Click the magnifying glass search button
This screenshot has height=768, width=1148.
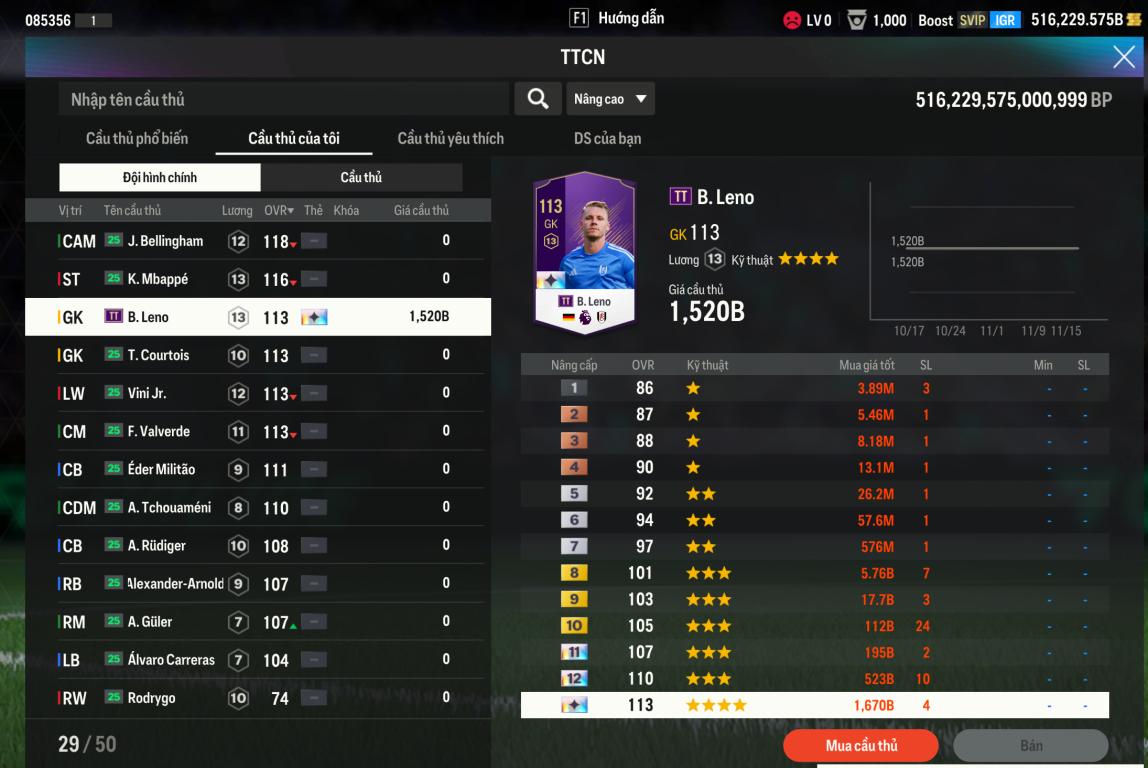(x=537, y=99)
